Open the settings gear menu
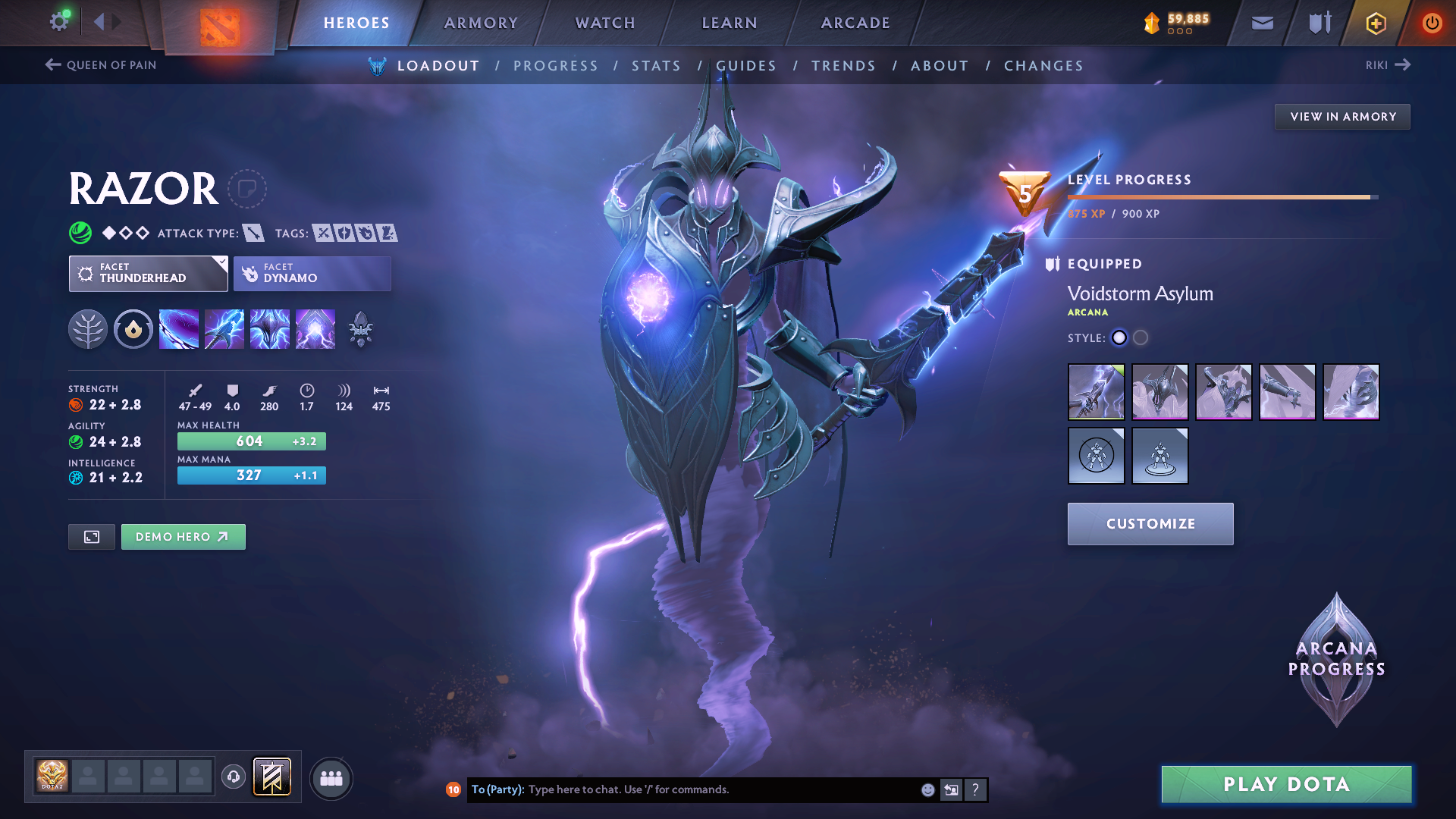The image size is (1456, 819). click(x=59, y=22)
